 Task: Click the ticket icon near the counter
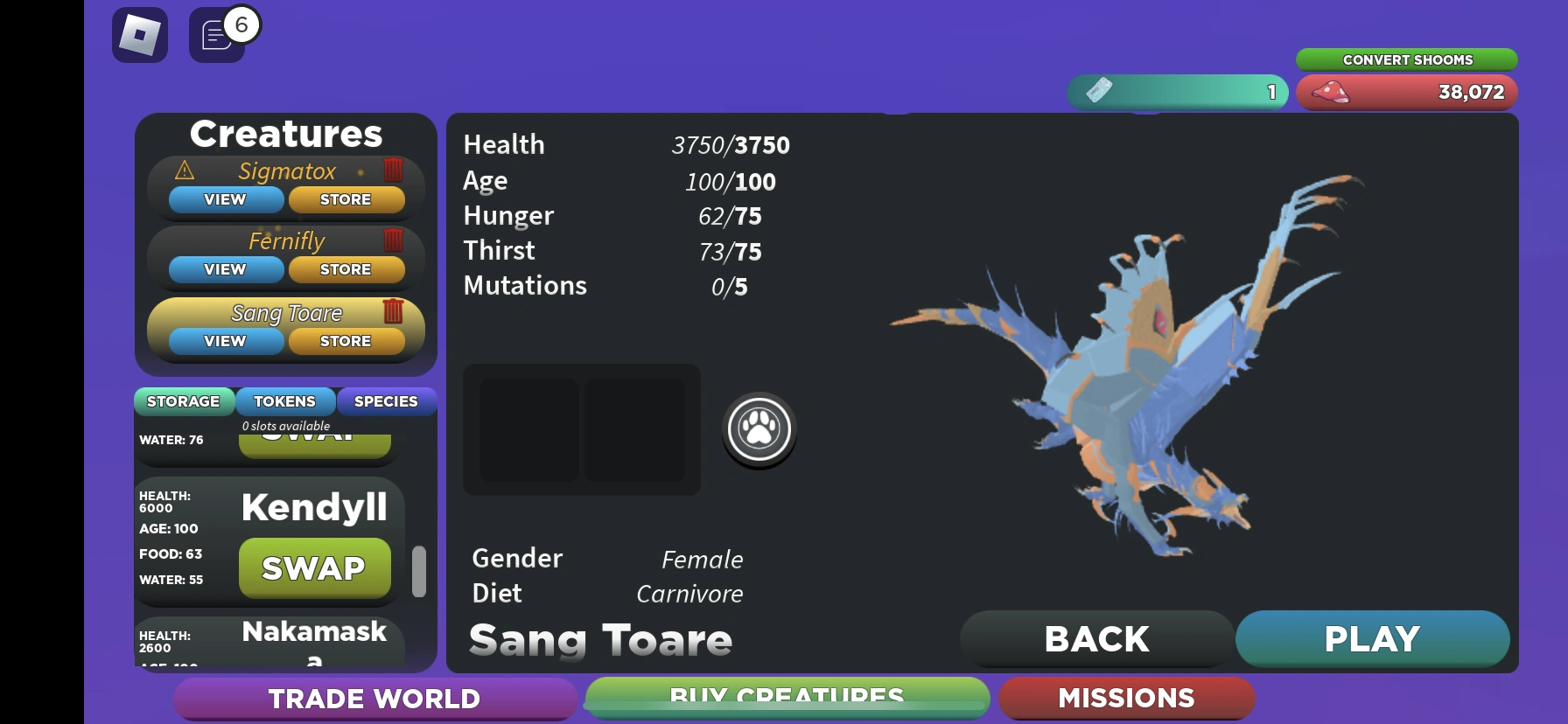[1099, 91]
